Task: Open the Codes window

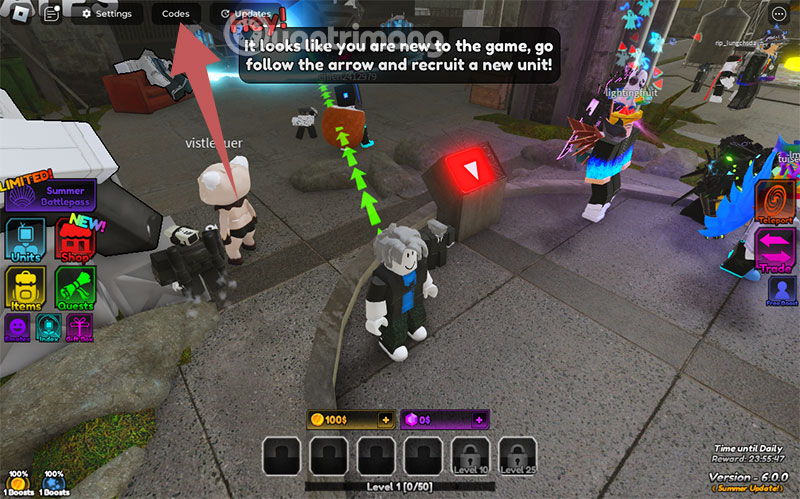Action: tap(176, 14)
